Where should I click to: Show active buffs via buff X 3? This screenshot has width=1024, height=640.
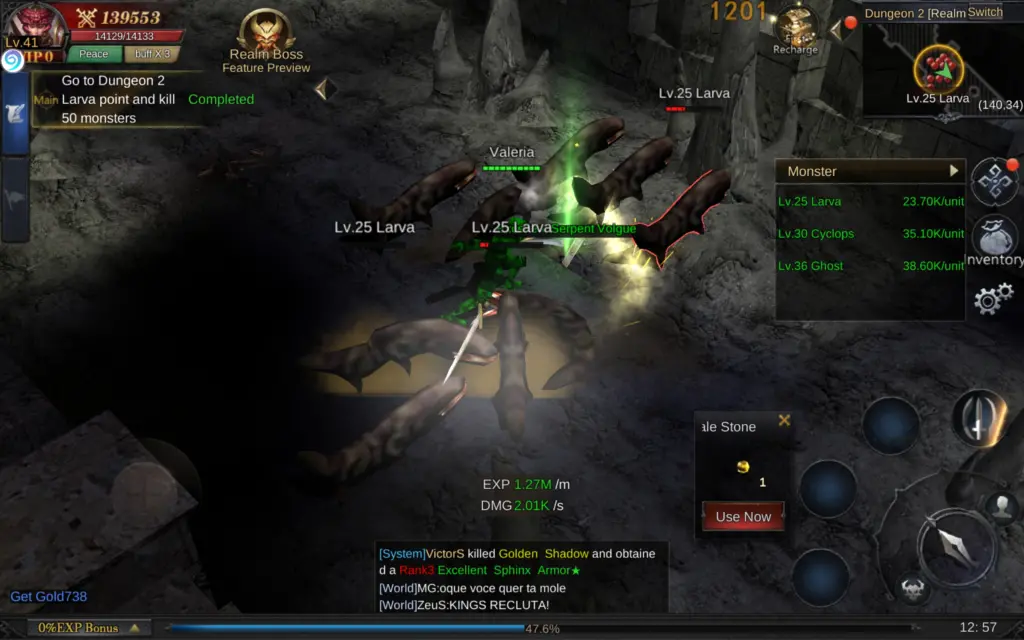pyautogui.click(x=152, y=54)
